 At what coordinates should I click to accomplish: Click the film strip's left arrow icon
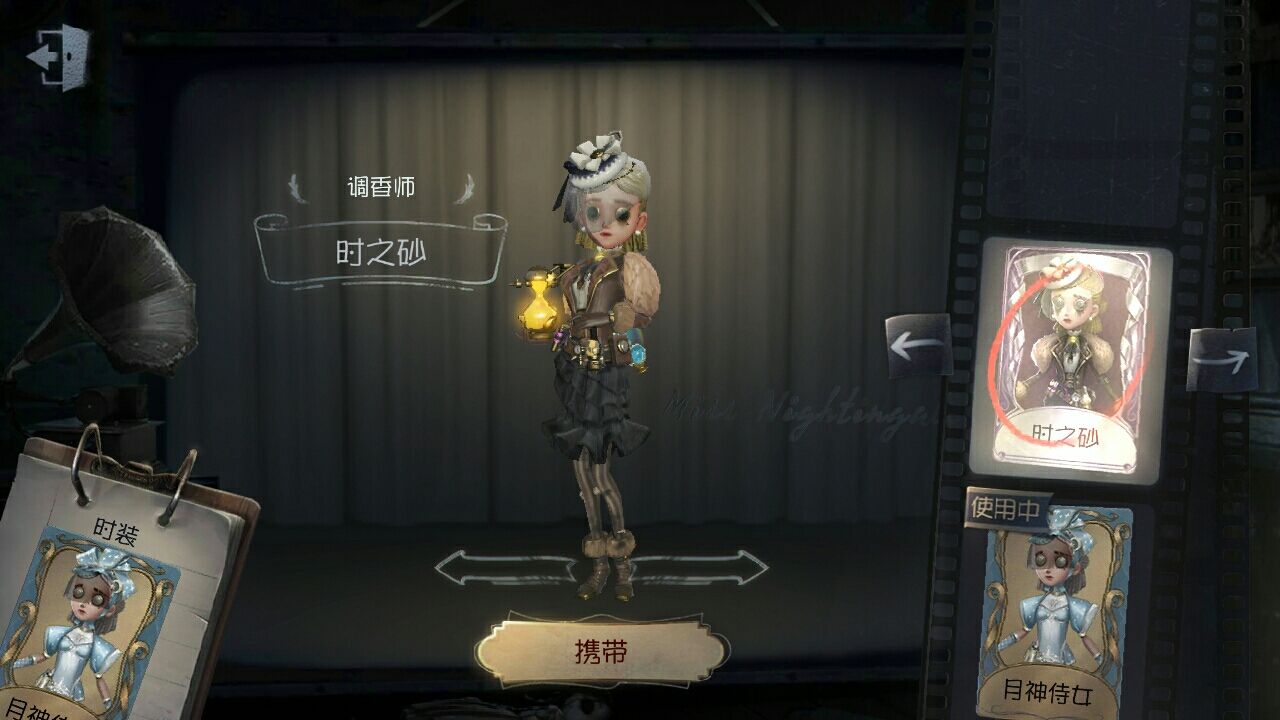point(917,345)
